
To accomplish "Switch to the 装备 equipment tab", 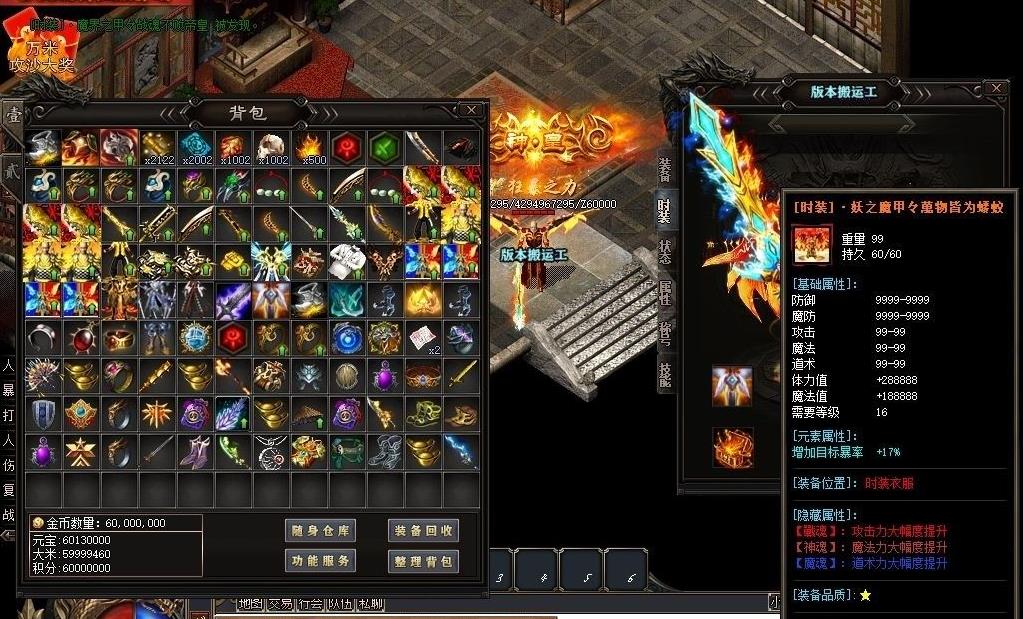I will point(665,168).
